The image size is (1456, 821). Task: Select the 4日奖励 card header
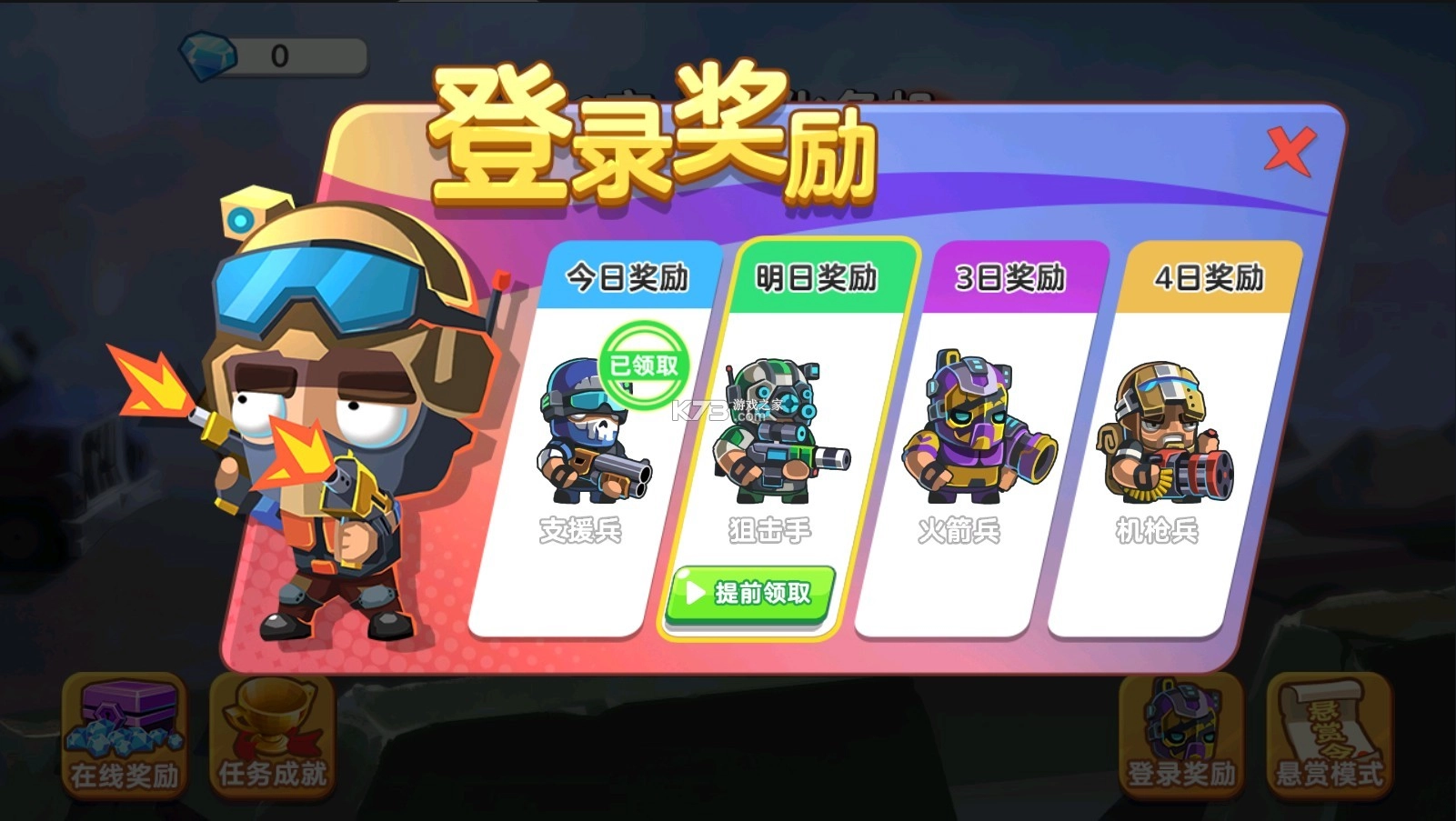point(1210,277)
